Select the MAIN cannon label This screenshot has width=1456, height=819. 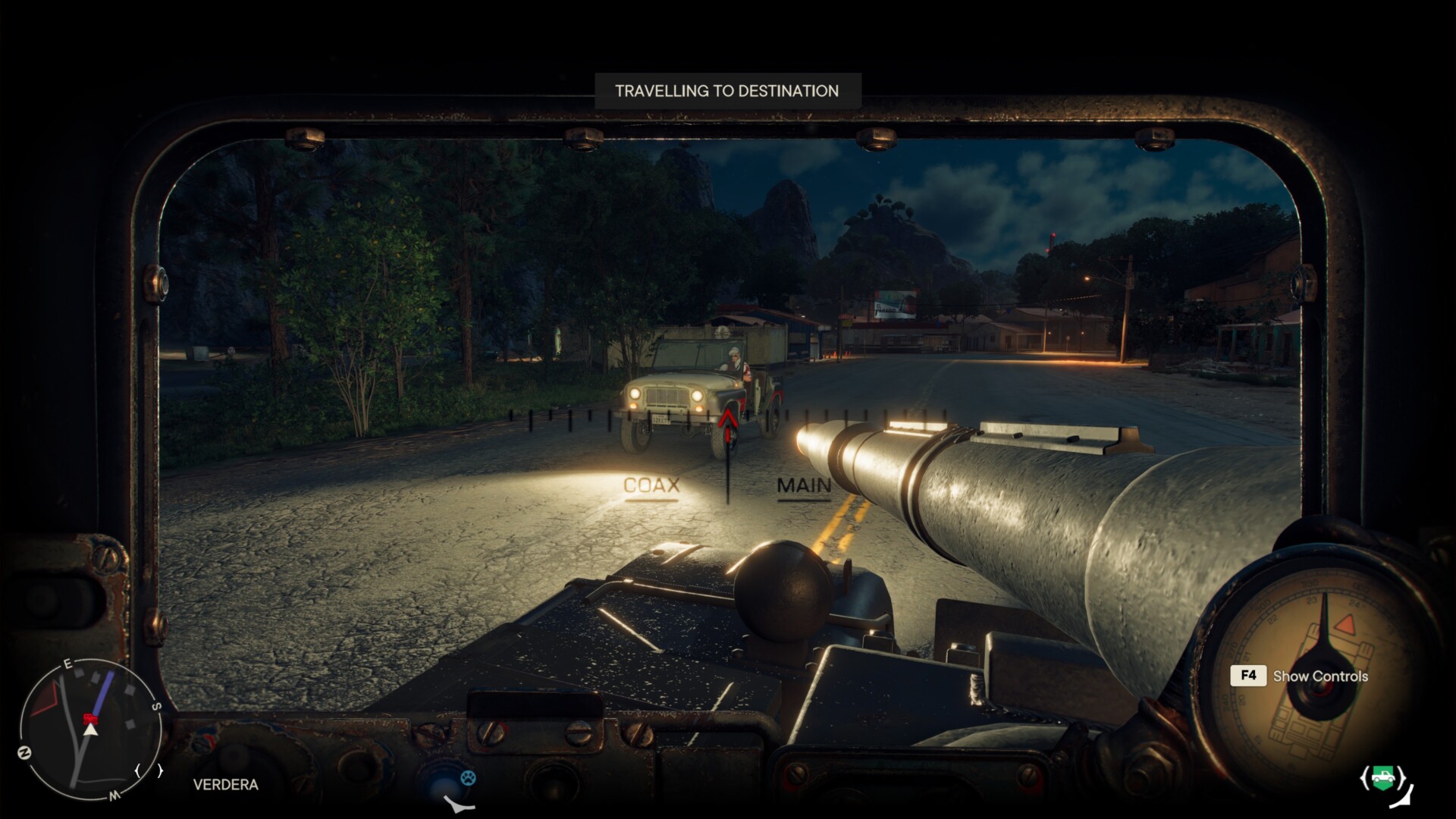coord(804,486)
